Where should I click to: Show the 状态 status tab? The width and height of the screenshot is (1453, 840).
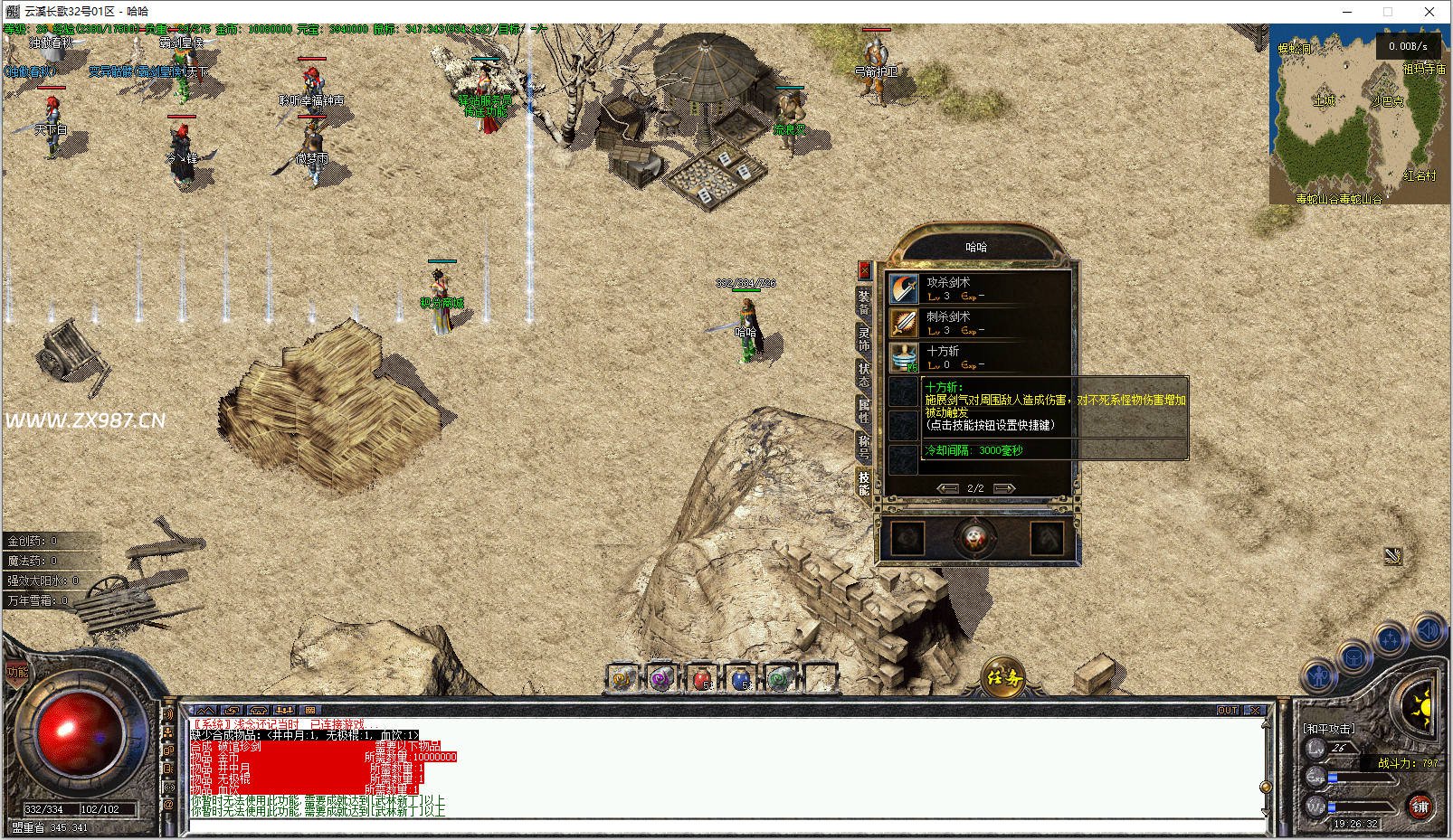click(864, 374)
